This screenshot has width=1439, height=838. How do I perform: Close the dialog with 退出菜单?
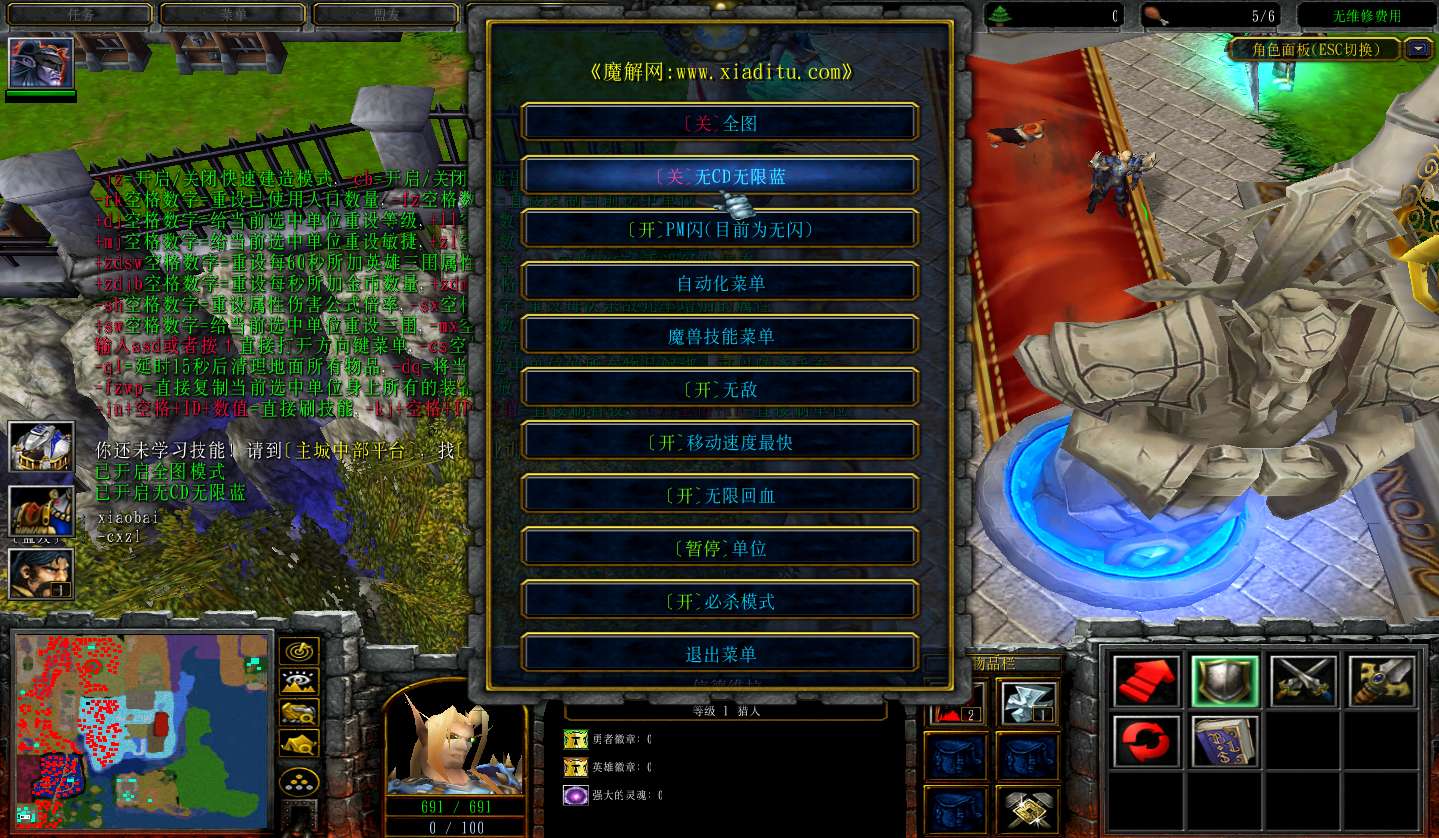tap(719, 654)
